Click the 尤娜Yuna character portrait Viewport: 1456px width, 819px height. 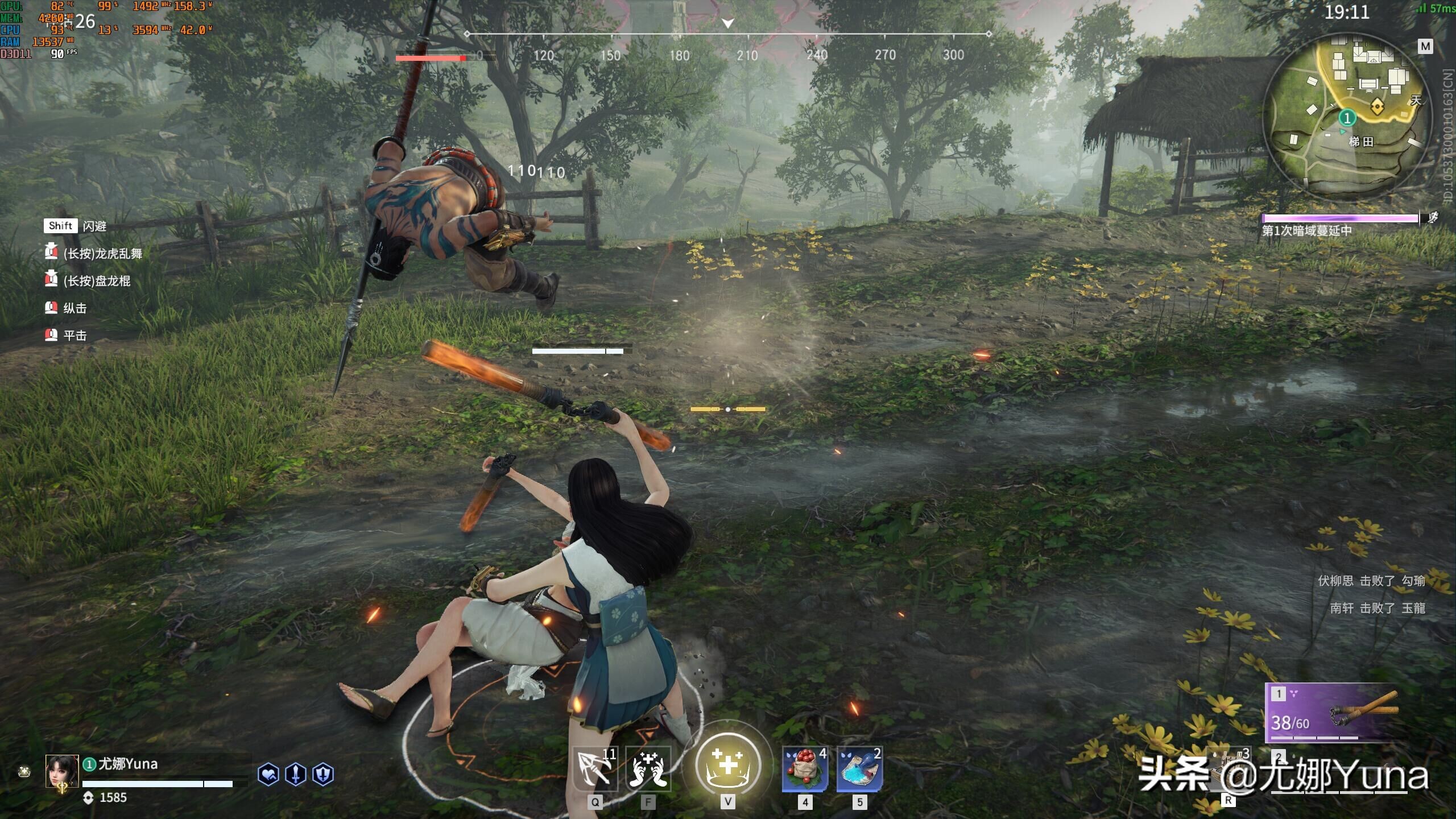click(62, 772)
